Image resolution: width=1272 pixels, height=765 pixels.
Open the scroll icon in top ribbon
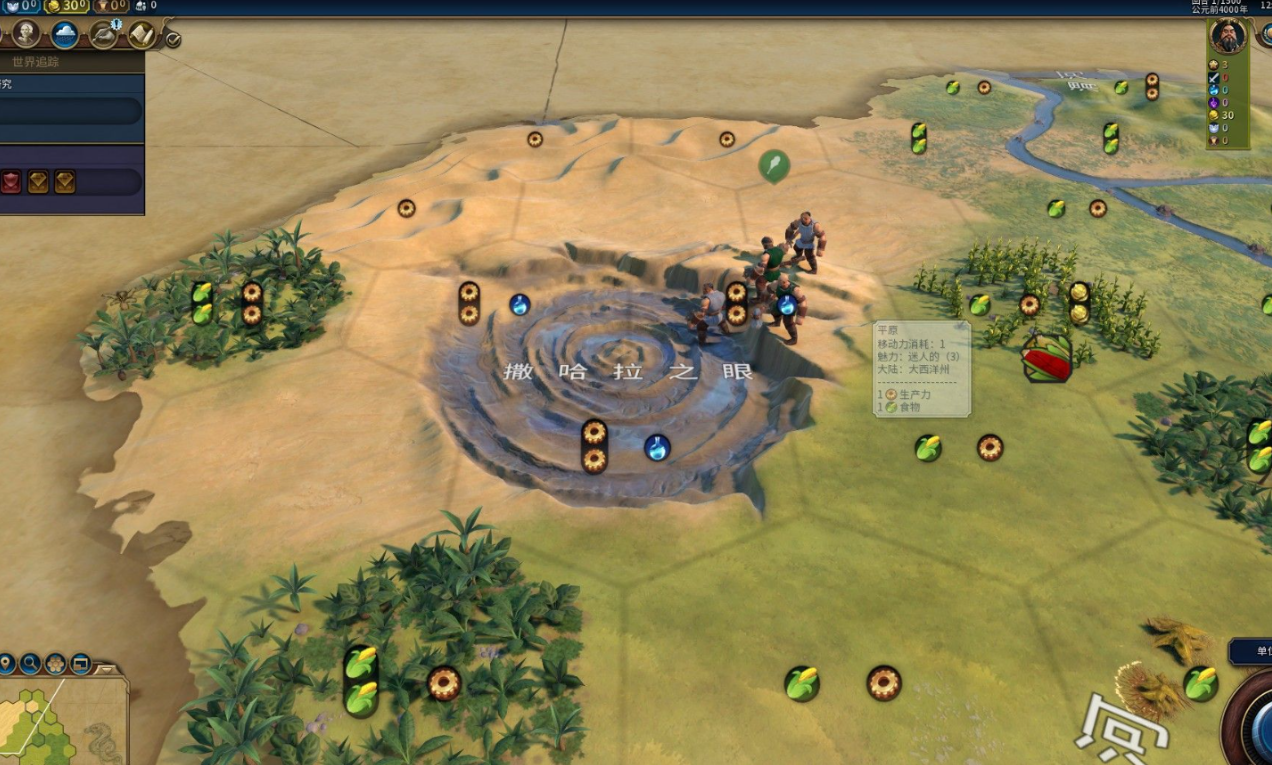[x=141, y=35]
